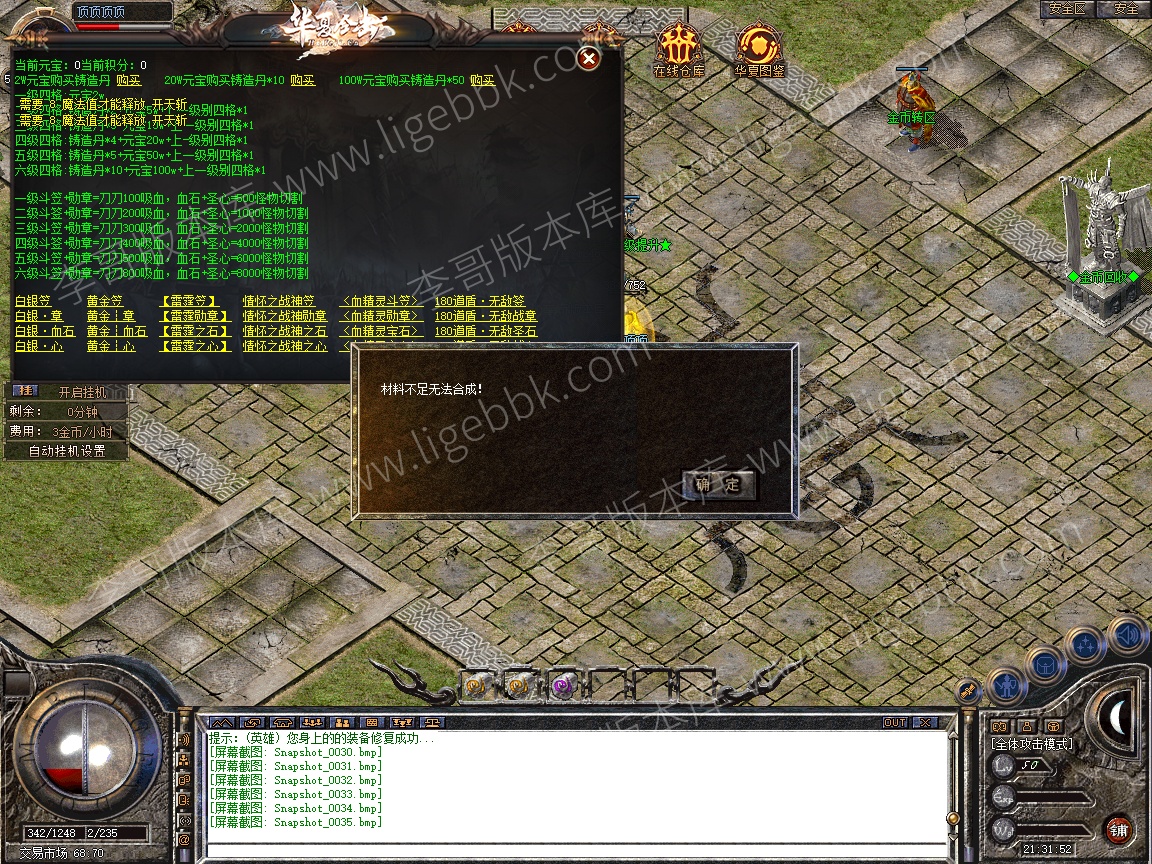This screenshot has height=864, width=1152.
Task: Click the OUT button above chat
Action: (894, 722)
